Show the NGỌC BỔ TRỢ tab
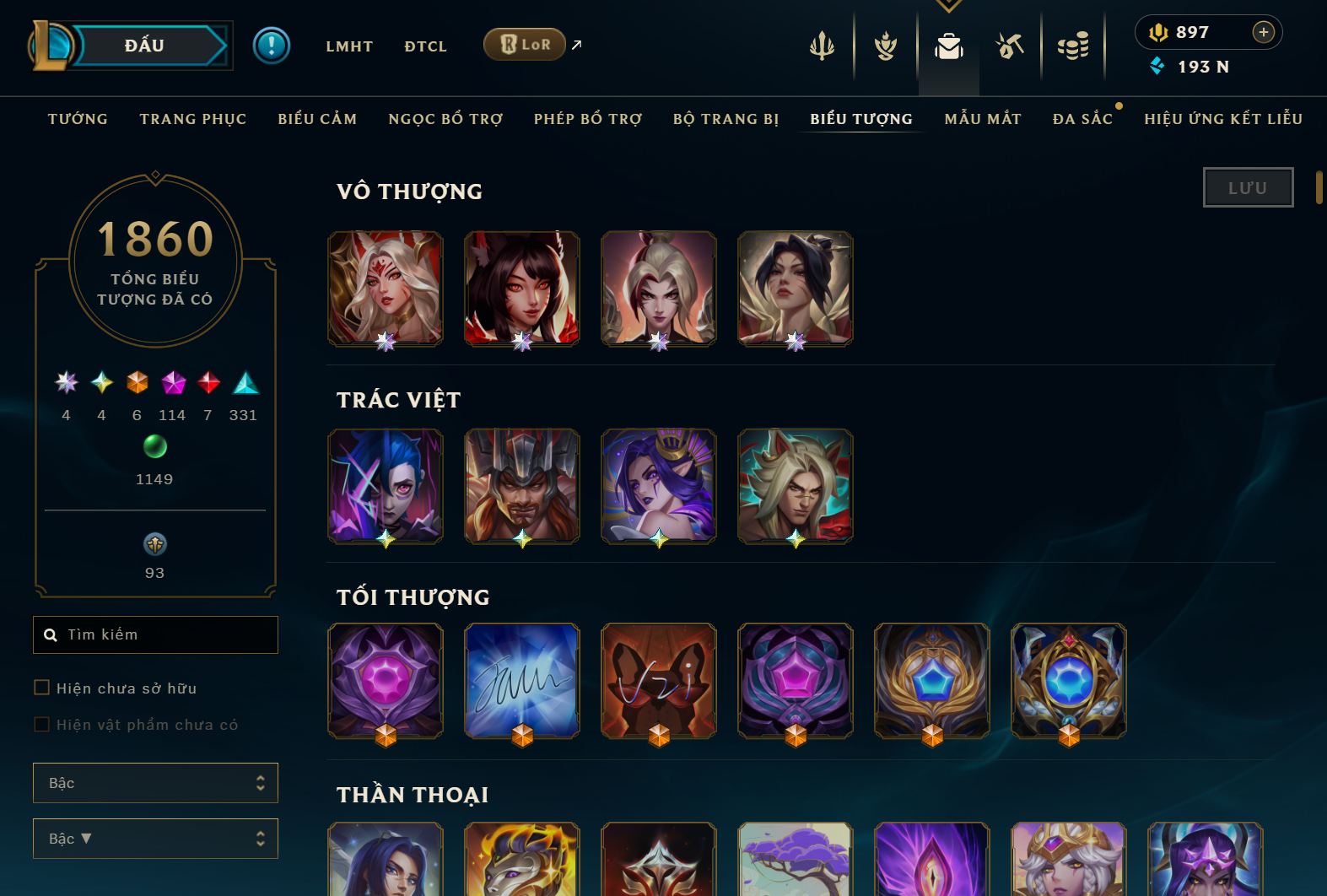1327x896 pixels. [445, 119]
